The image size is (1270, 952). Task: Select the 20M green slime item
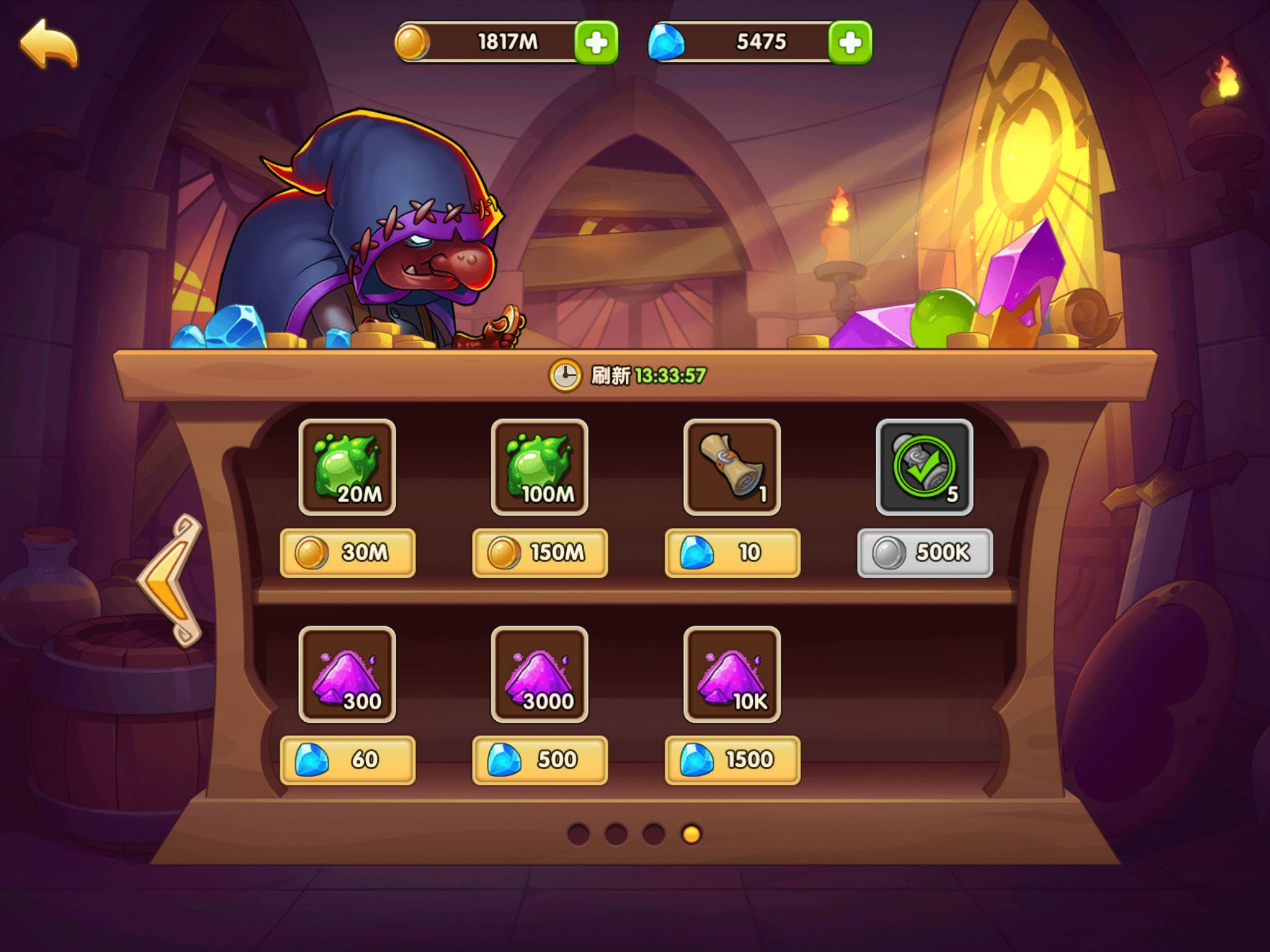tap(347, 467)
